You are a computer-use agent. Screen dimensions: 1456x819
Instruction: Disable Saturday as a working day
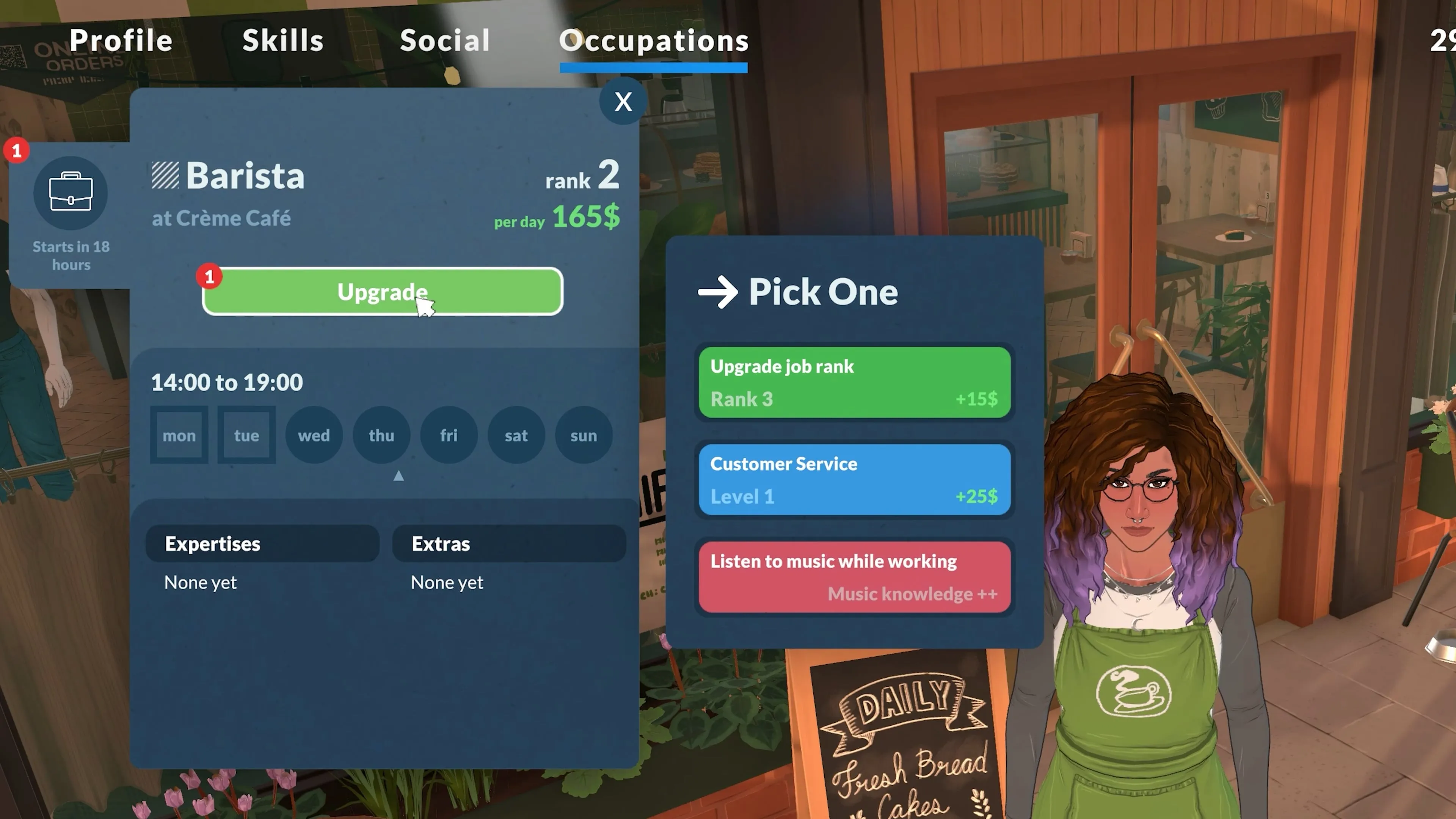pos(516,435)
